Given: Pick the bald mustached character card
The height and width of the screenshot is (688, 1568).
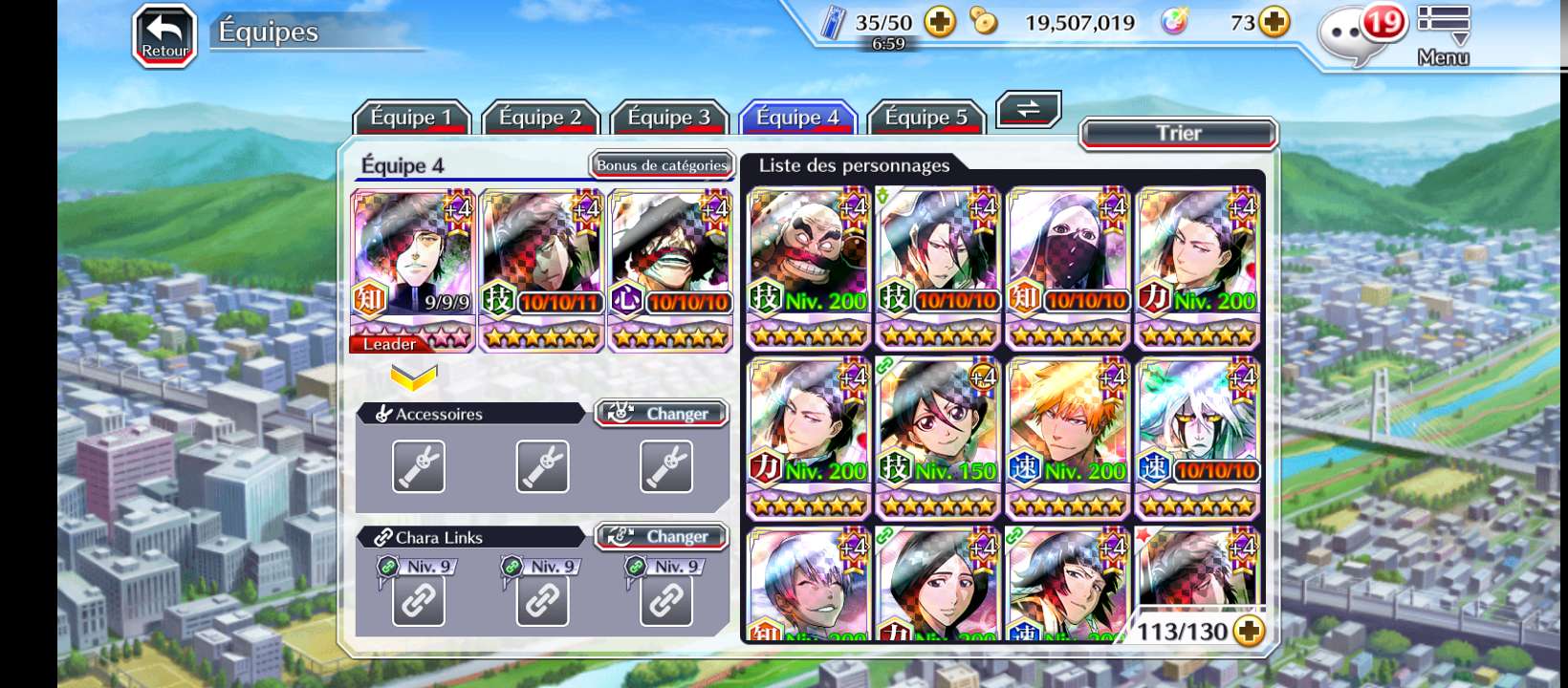Looking at the screenshot, I should [809, 268].
